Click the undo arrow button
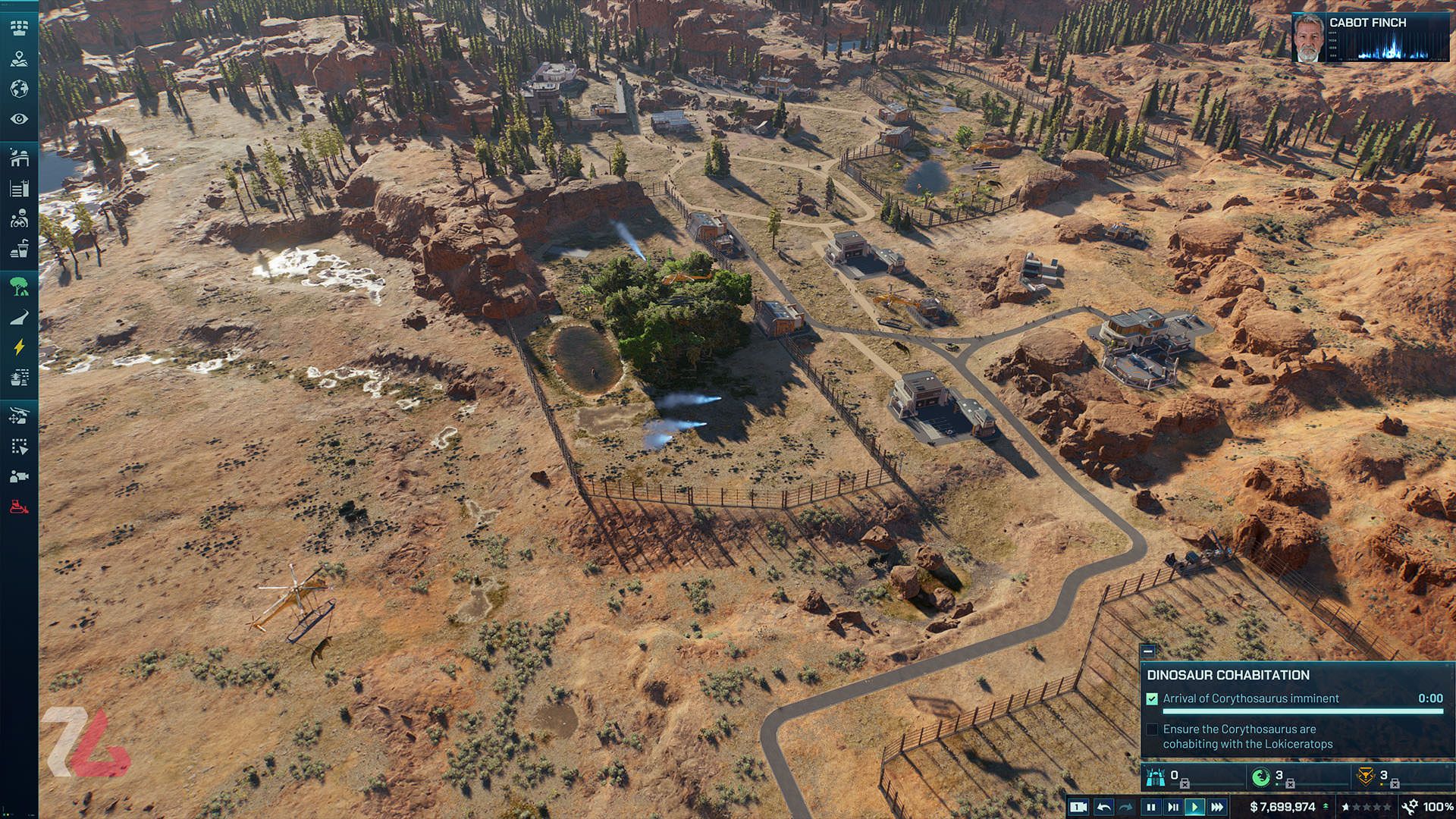Viewport: 1456px width, 819px height. pyautogui.click(x=1104, y=807)
